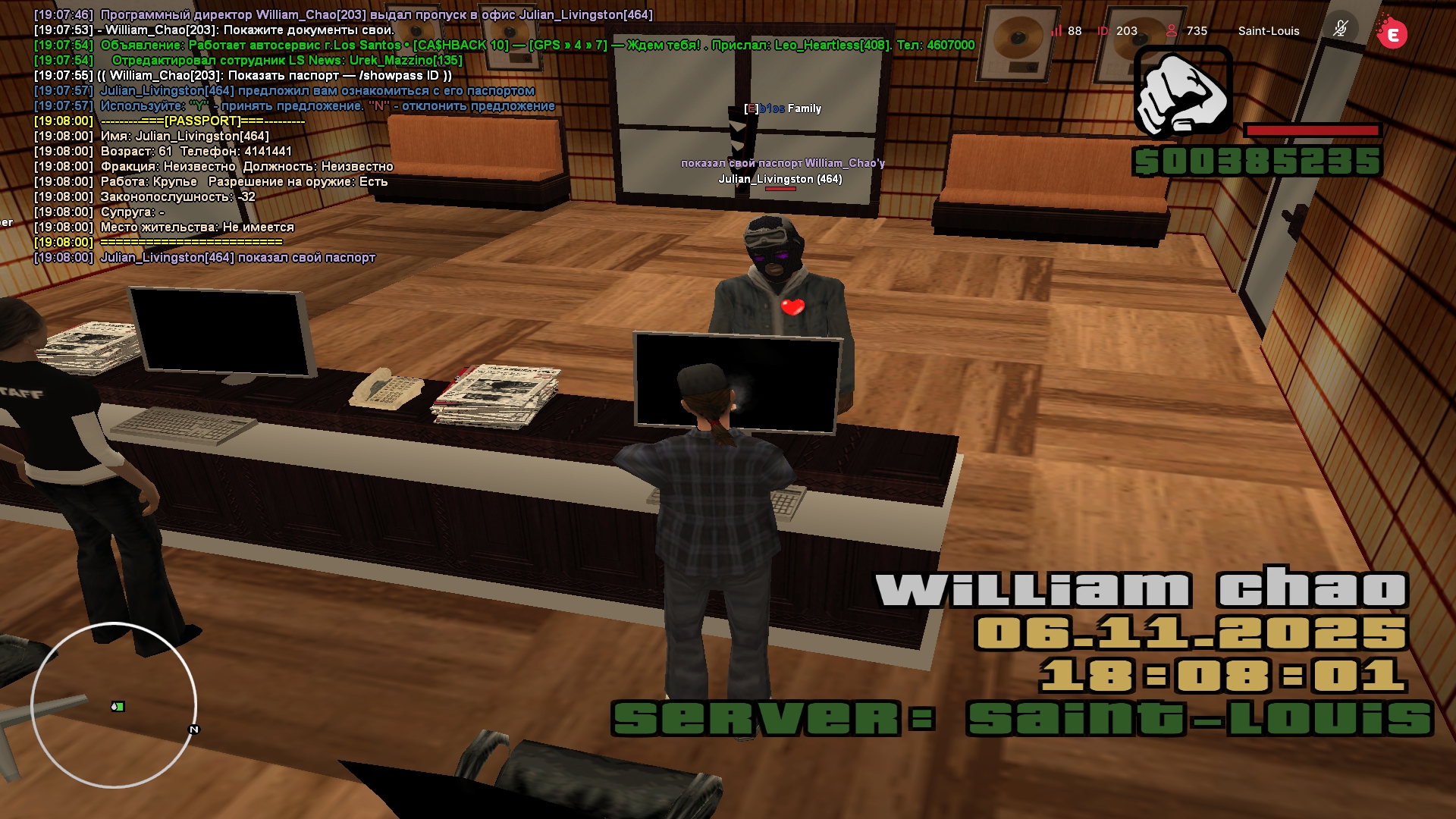Click the north marker on the minimap
Image resolution: width=1456 pixels, height=819 pixels.
[194, 730]
